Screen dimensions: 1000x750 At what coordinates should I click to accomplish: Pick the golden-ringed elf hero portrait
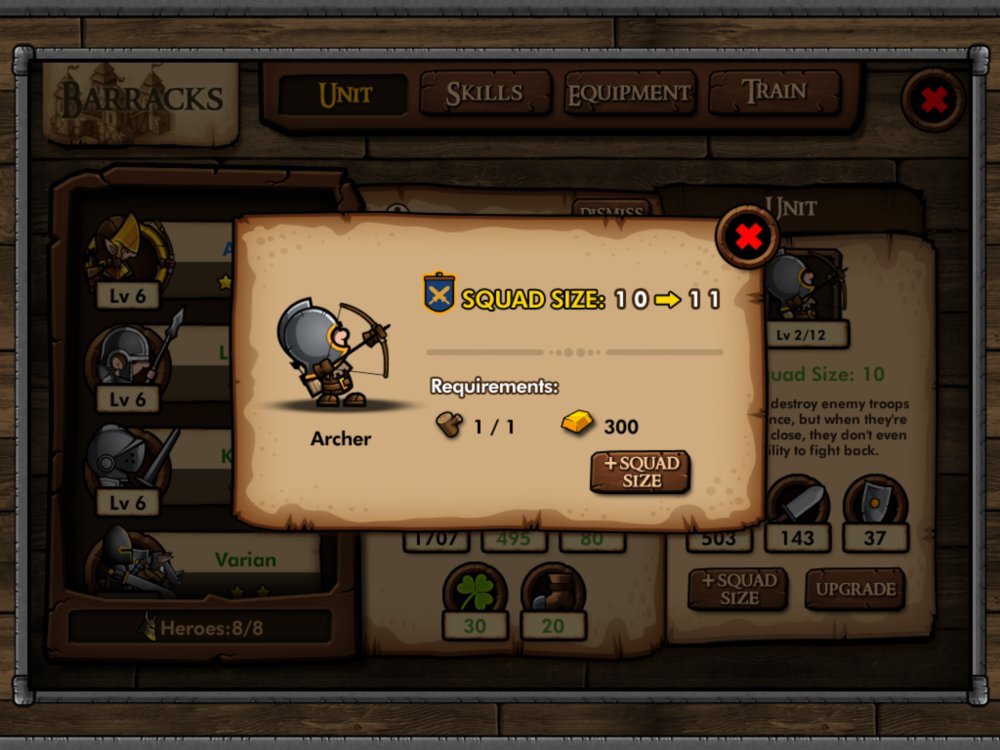coord(128,252)
